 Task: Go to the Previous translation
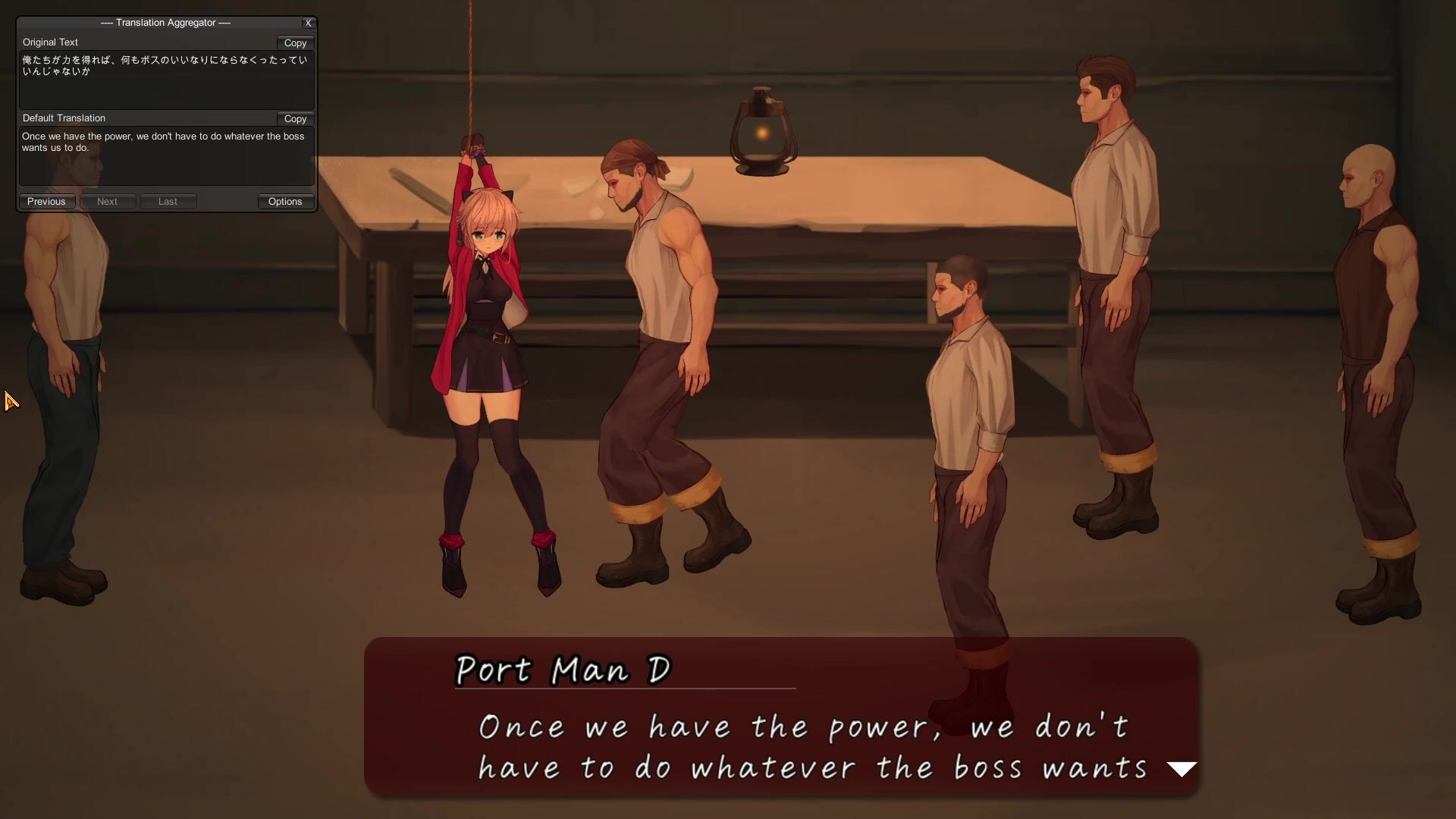click(46, 202)
